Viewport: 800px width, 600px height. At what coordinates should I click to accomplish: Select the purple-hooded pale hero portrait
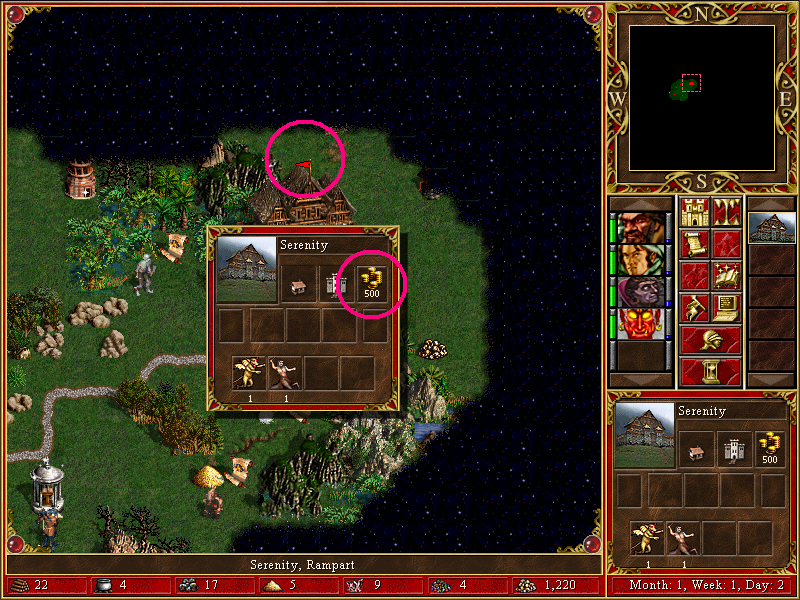[640, 292]
